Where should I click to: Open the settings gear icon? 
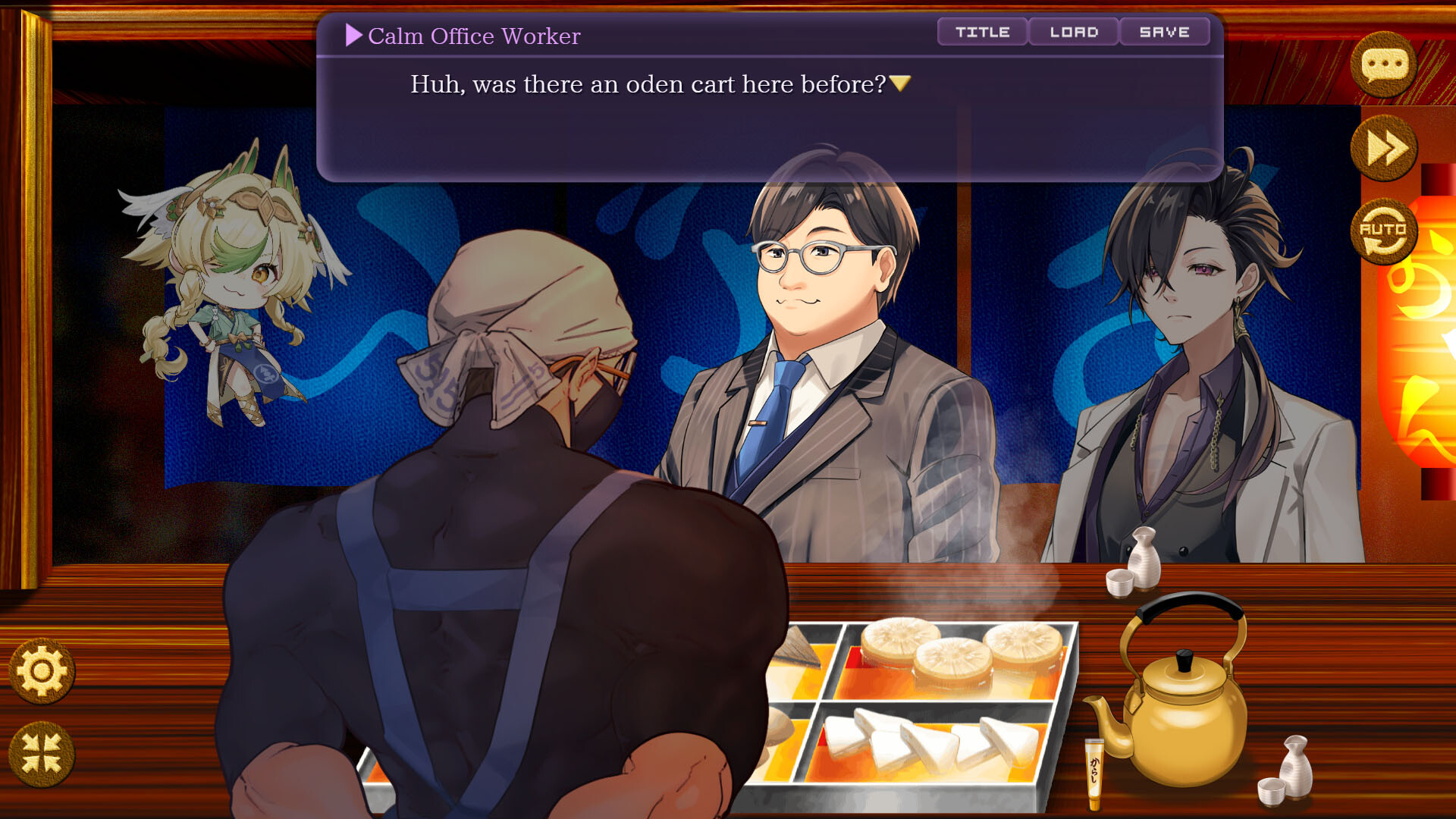click(x=43, y=671)
